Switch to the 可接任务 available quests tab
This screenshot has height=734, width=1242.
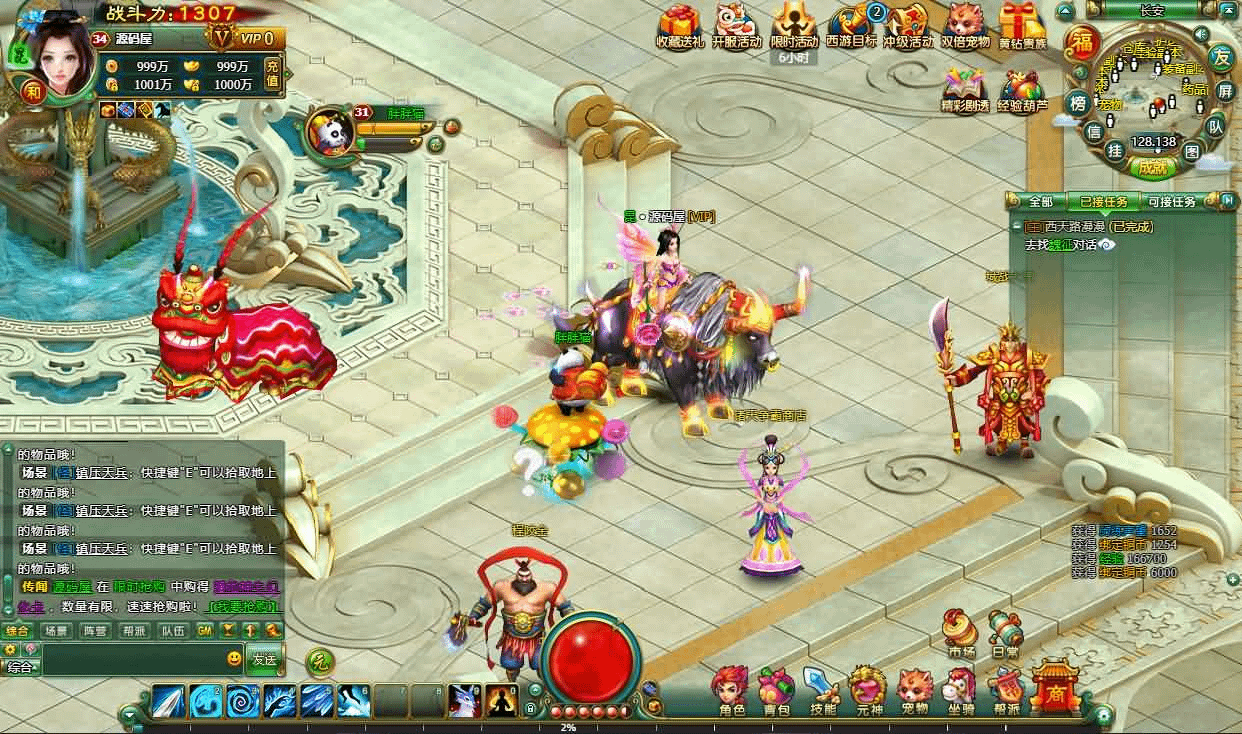[x=1171, y=201]
